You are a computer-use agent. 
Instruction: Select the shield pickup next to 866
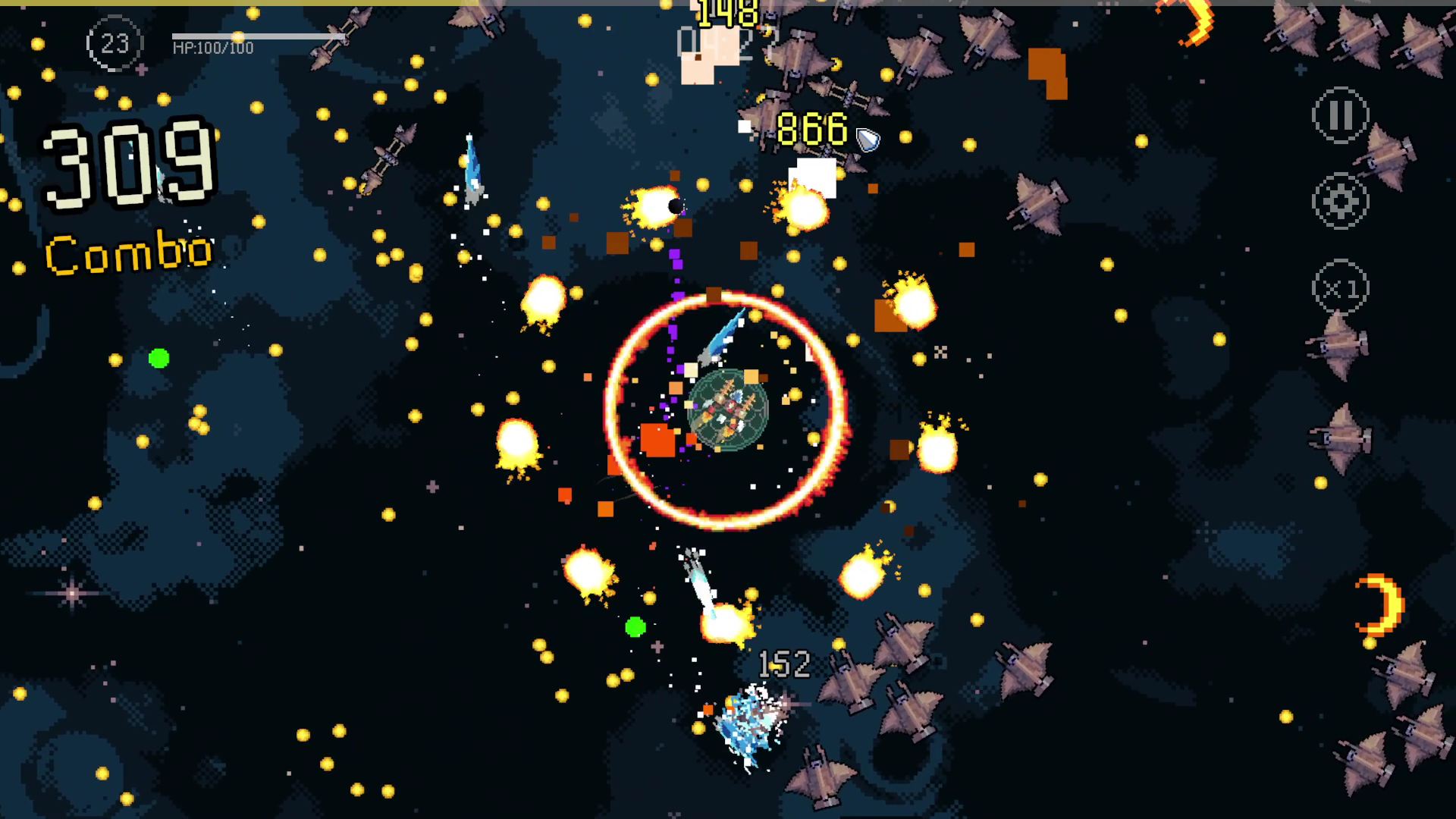click(866, 139)
